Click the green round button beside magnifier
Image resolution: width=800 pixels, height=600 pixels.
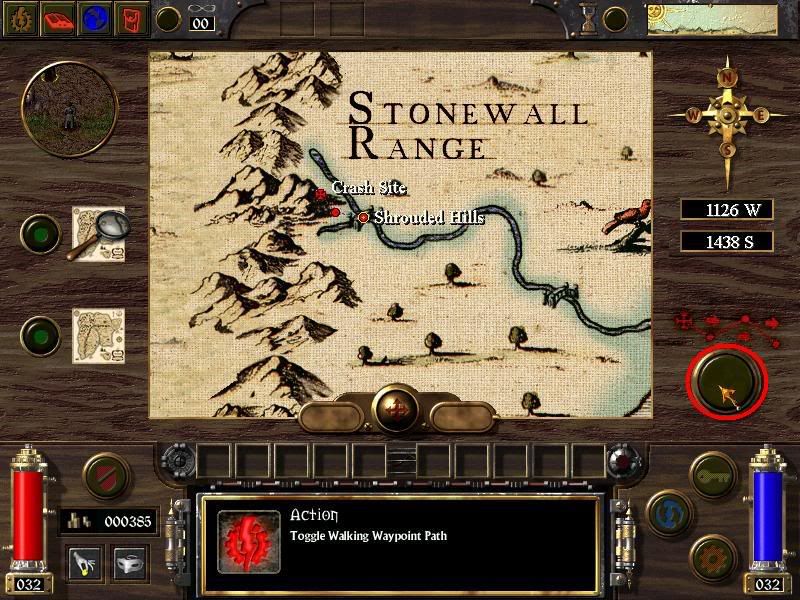coord(41,234)
